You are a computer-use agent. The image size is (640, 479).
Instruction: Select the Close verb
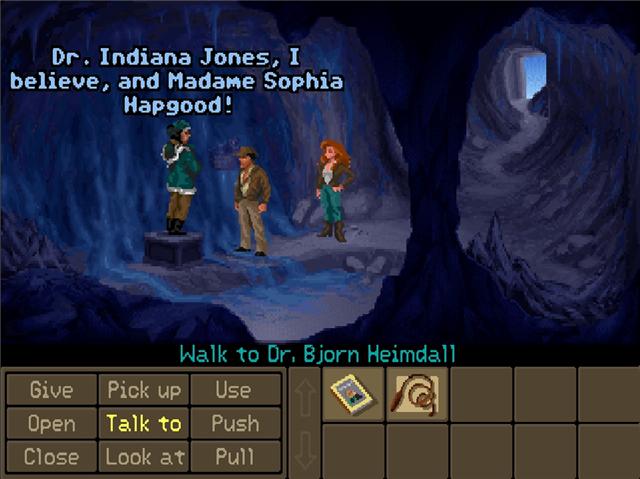pyautogui.click(x=51, y=457)
